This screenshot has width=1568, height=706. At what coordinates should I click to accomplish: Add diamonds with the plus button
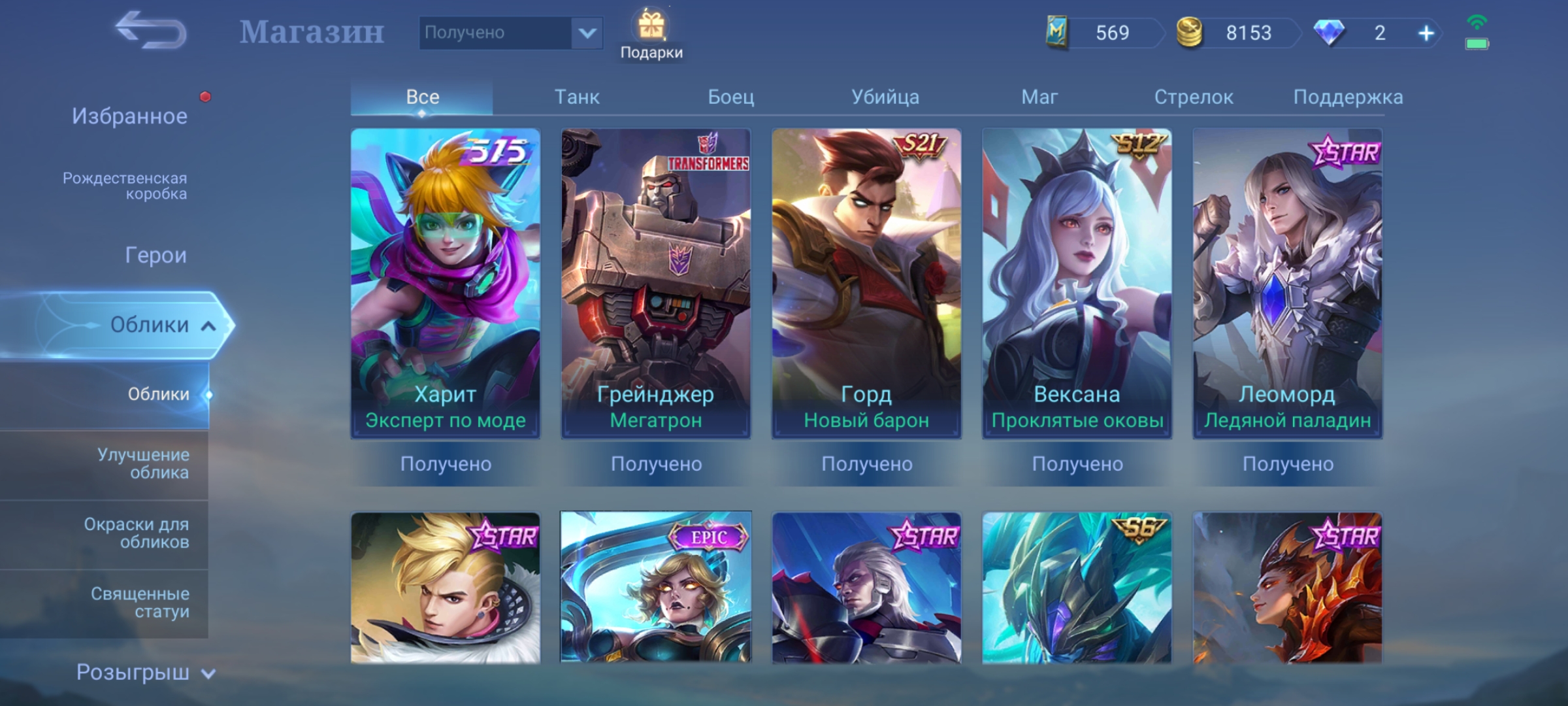pyautogui.click(x=1426, y=33)
